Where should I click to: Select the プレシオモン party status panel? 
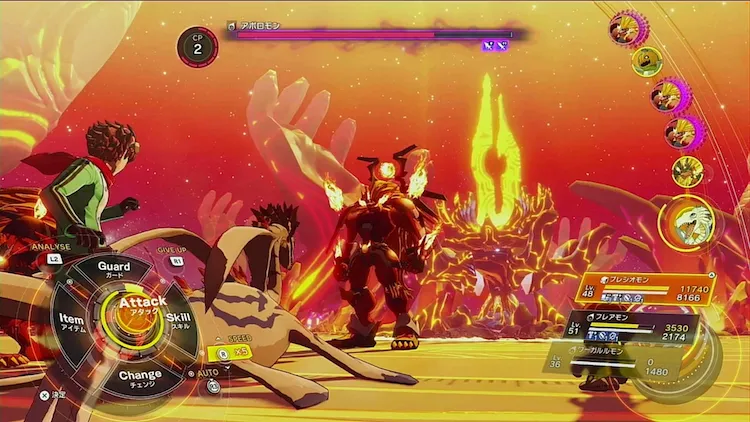pyautogui.click(x=648, y=289)
